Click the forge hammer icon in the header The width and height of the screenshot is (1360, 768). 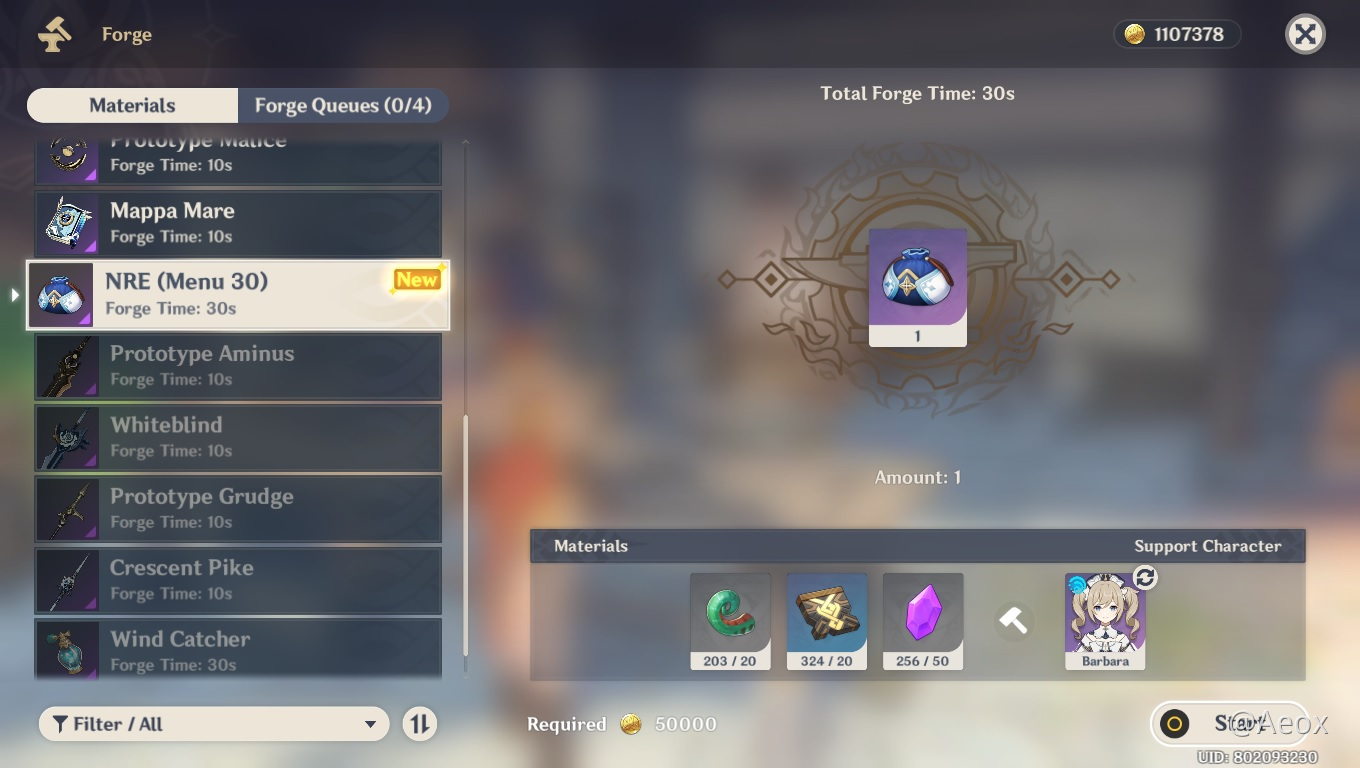coord(55,33)
